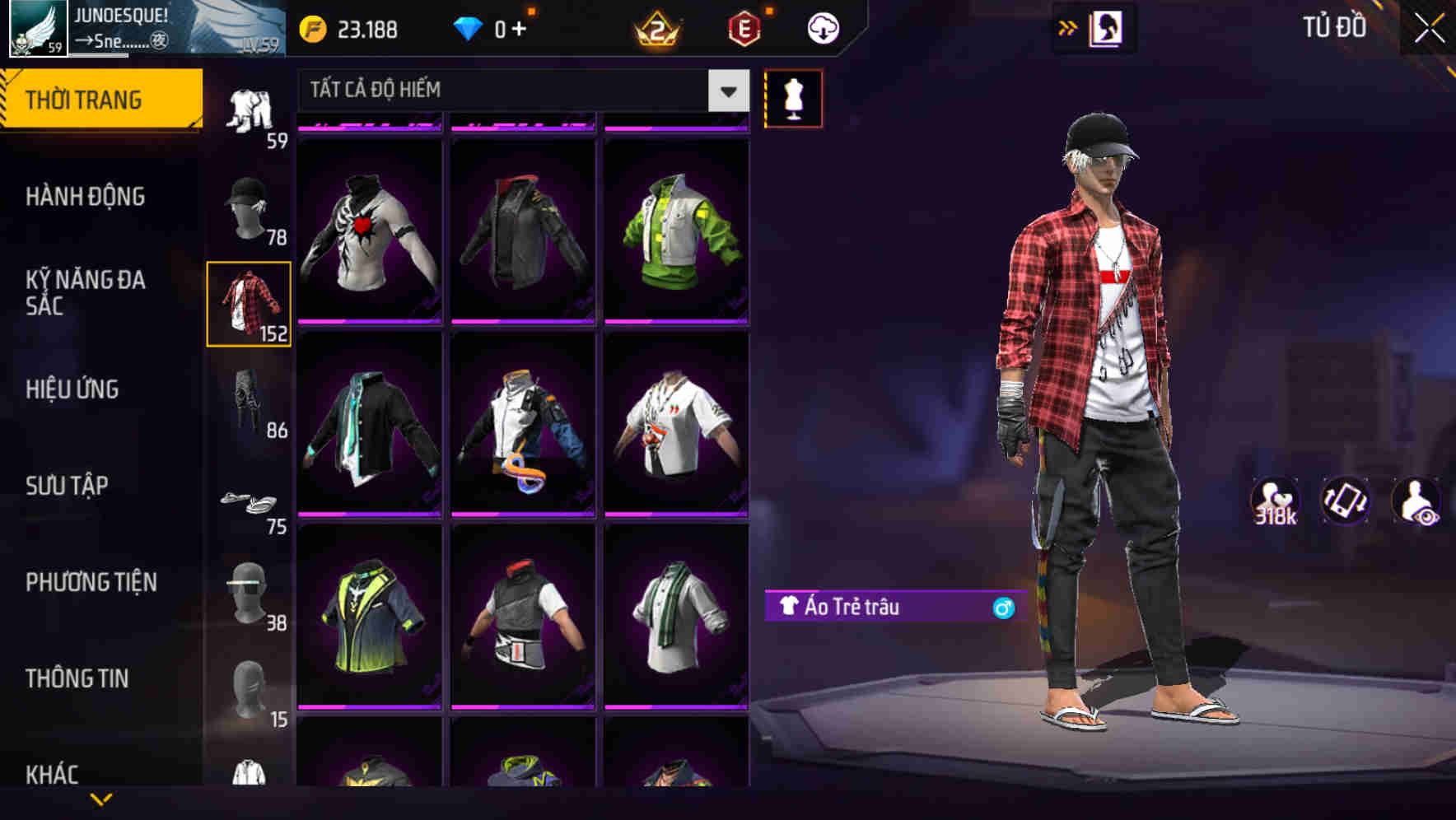Select the rank badge showing level 2
The width and height of the screenshot is (1456, 820).
[x=656, y=27]
